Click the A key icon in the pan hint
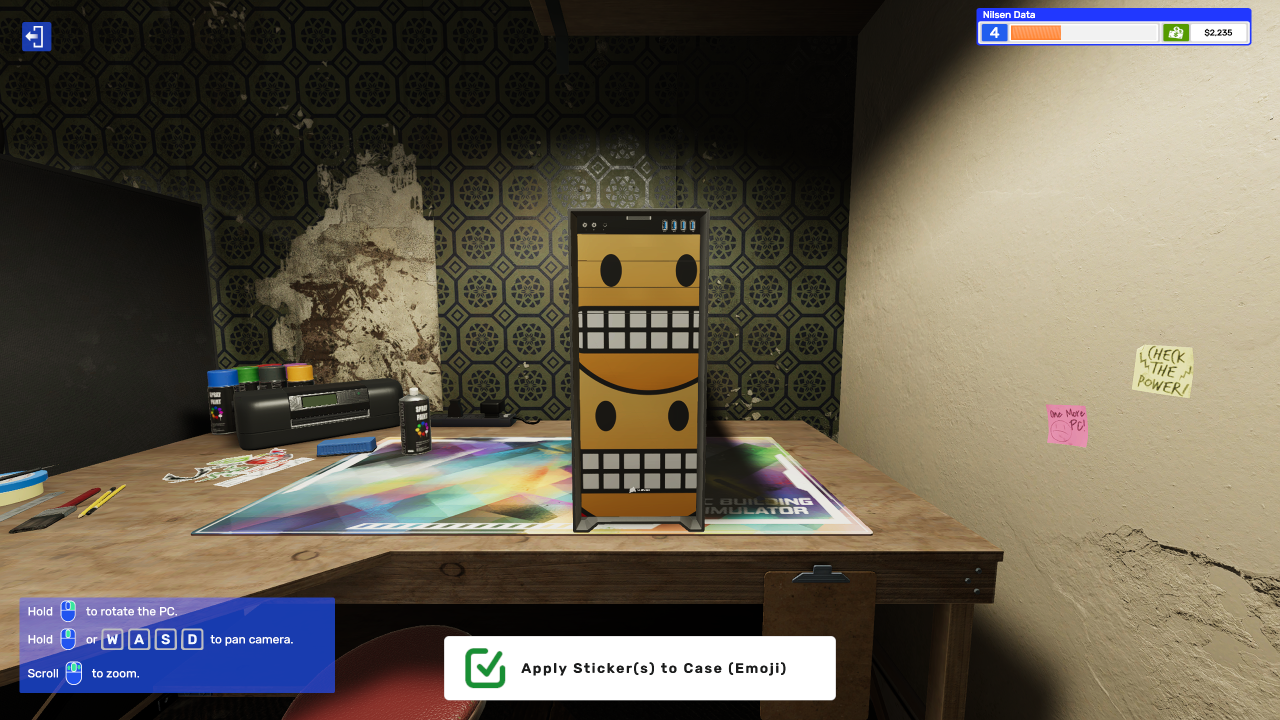The width and height of the screenshot is (1280, 720). pyautogui.click(x=138, y=639)
